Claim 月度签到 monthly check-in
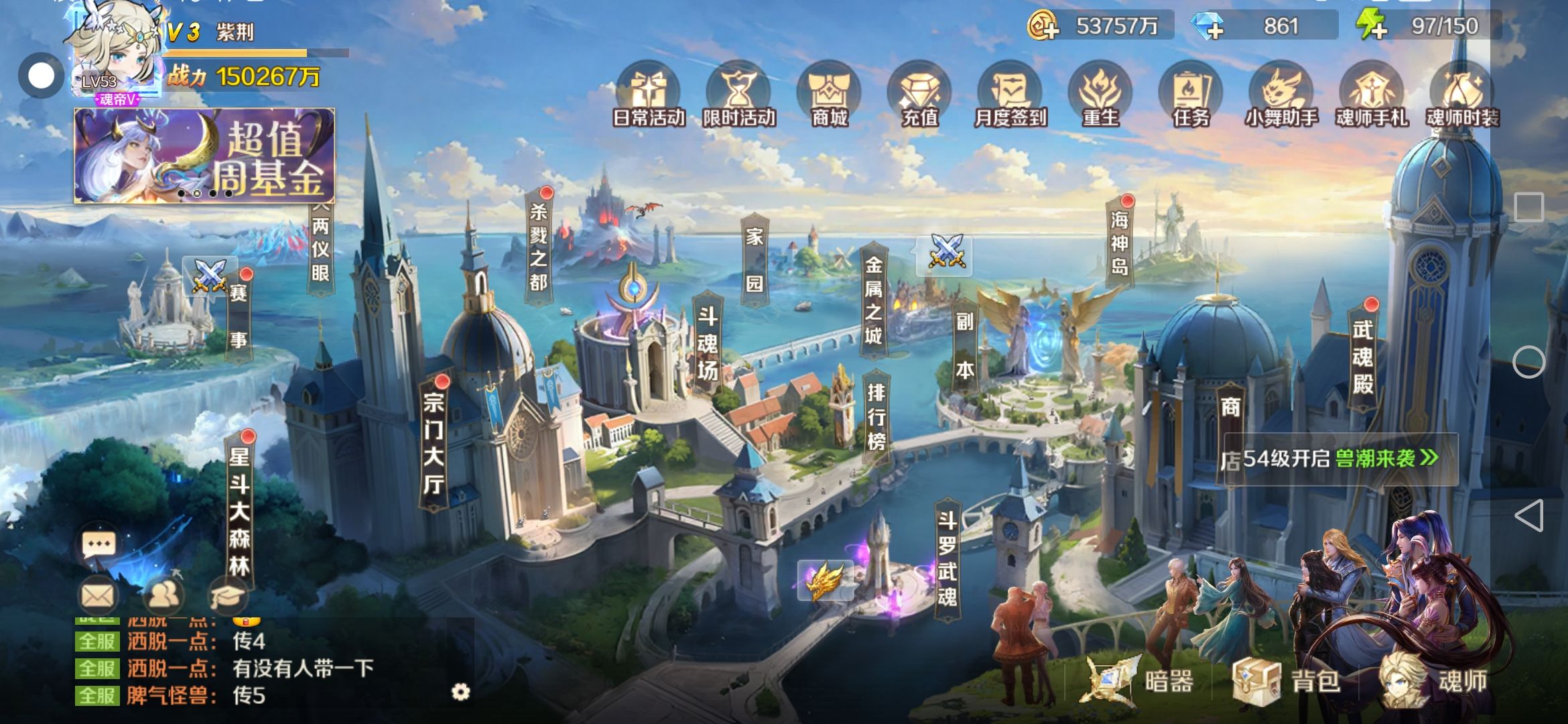 tap(1010, 97)
